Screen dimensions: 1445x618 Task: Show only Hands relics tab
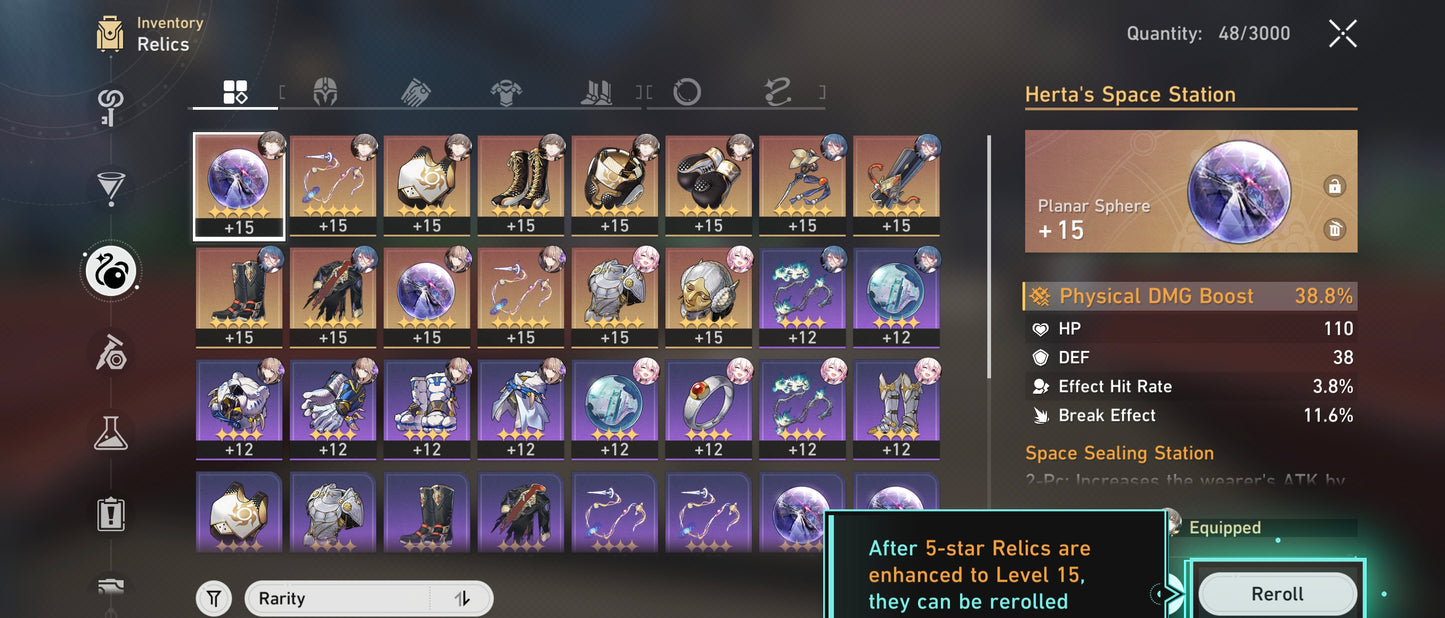click(x=415, y=93)
